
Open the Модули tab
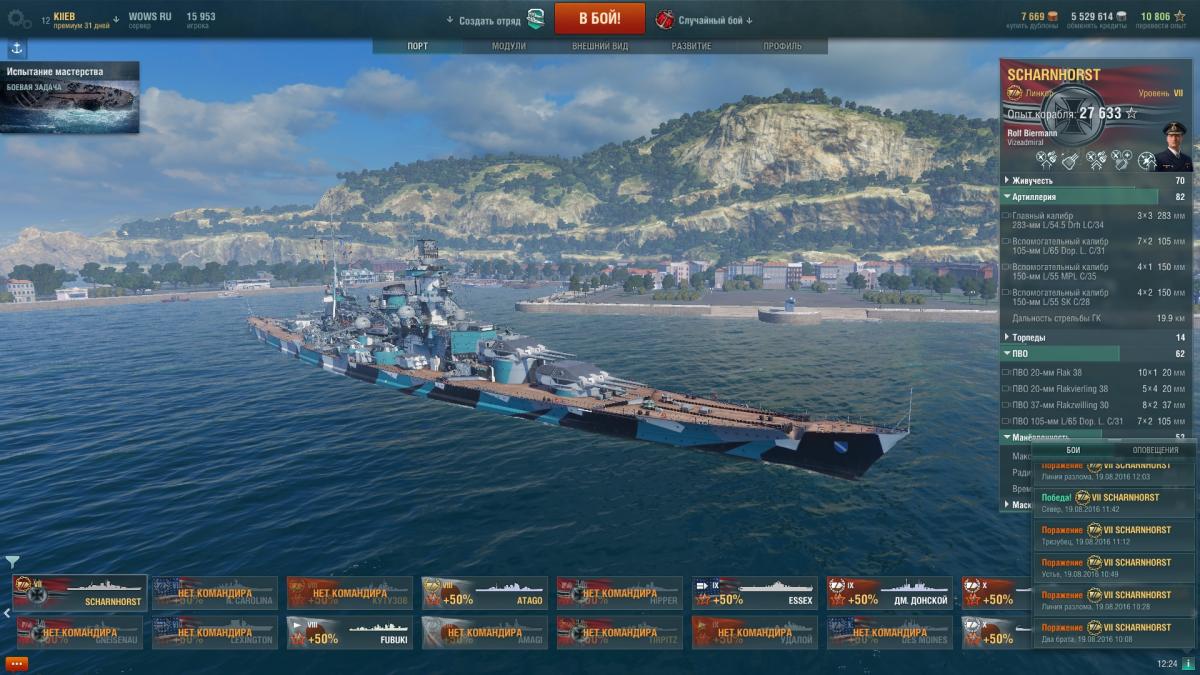[x=508, y=46]
